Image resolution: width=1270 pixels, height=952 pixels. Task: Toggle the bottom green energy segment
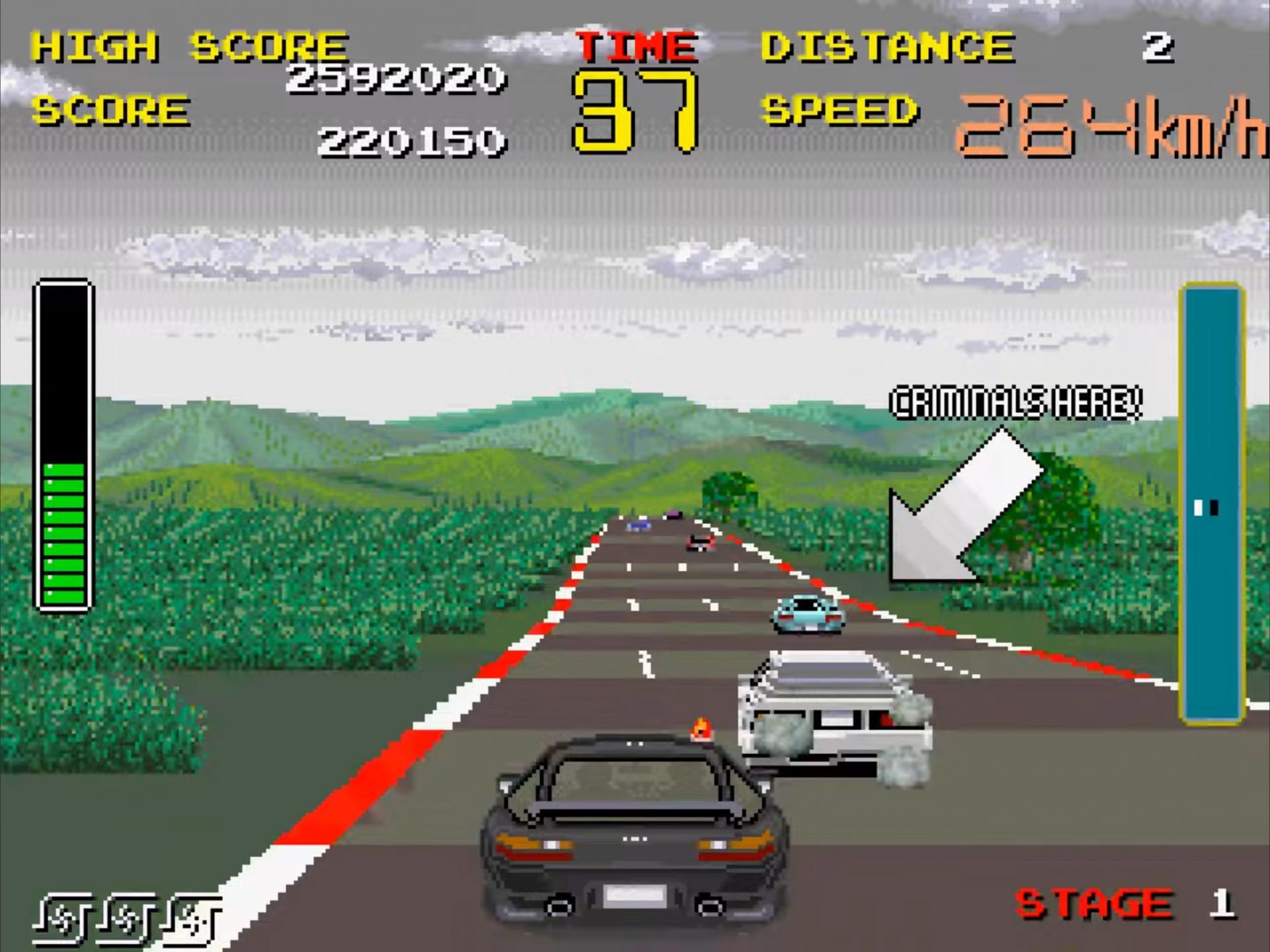pos(64,595)
